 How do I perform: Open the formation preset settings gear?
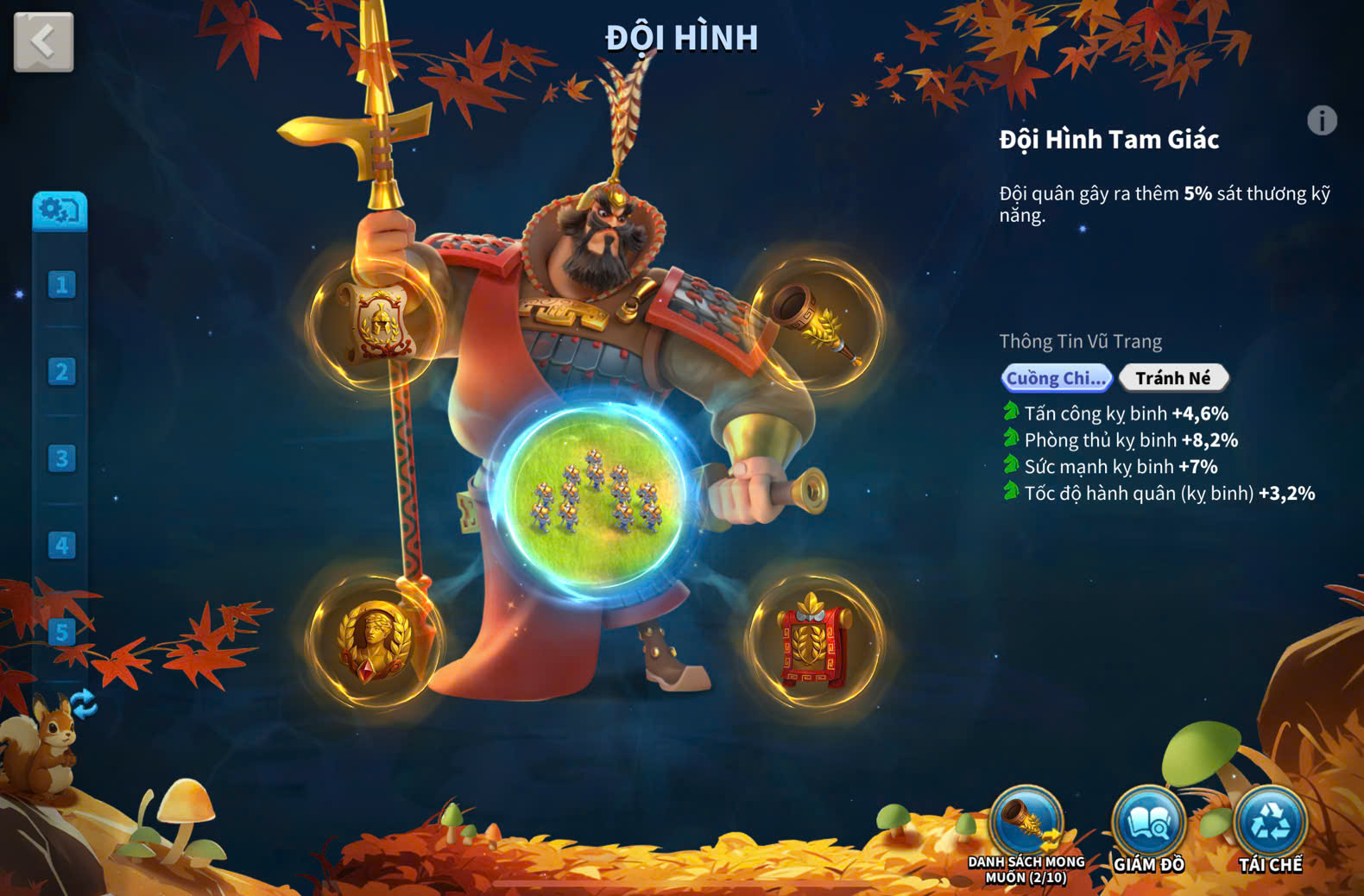[60, 211]
